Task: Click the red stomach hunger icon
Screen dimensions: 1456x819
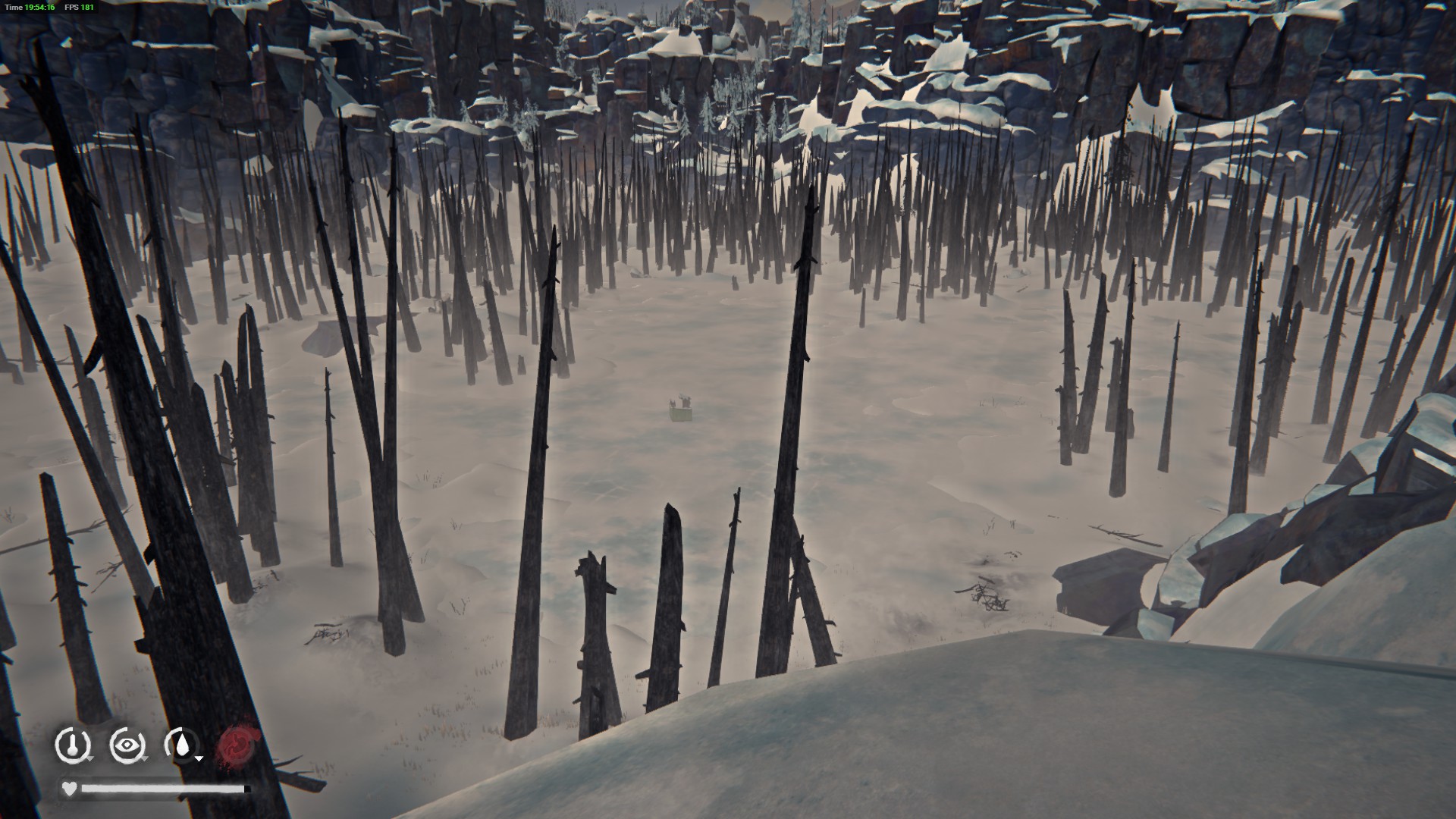Action: coord(237,745)
